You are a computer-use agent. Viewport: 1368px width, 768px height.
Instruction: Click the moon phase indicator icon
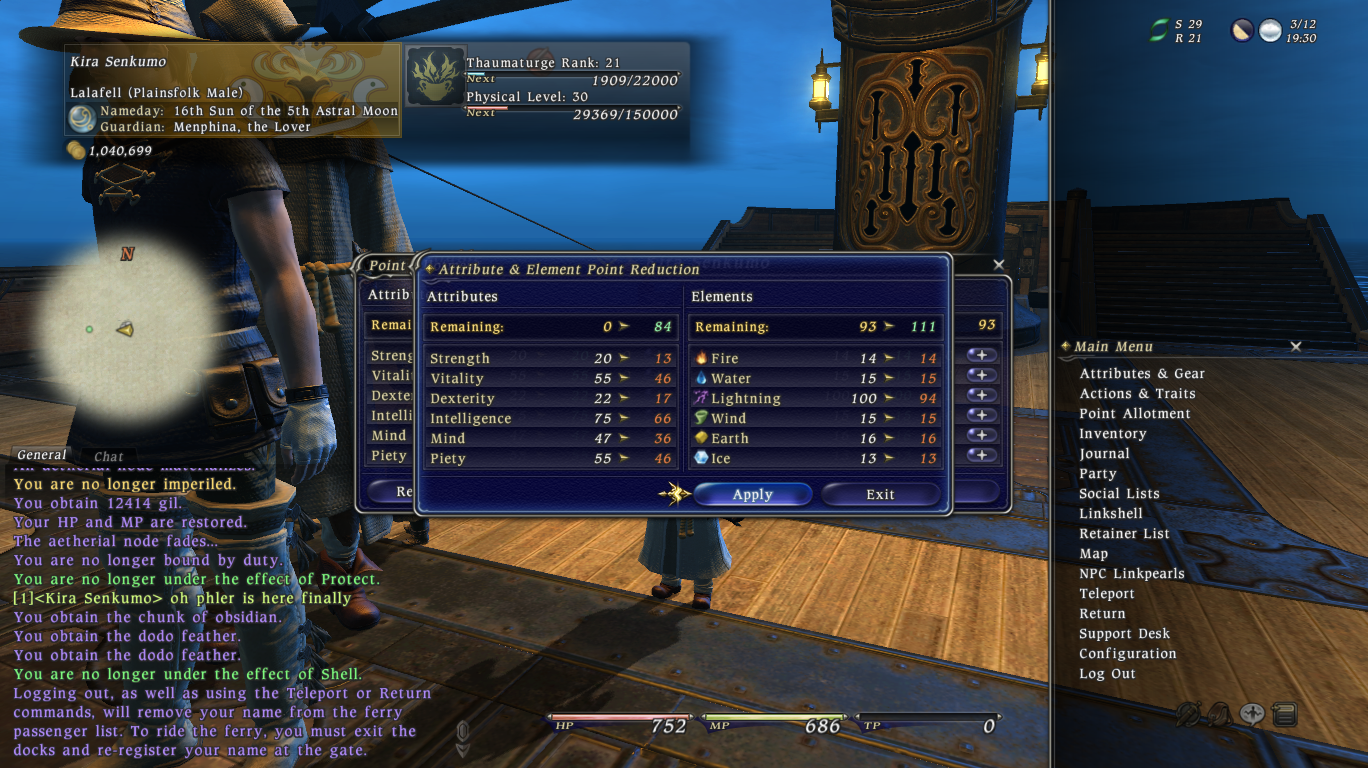pos(1242,30)
